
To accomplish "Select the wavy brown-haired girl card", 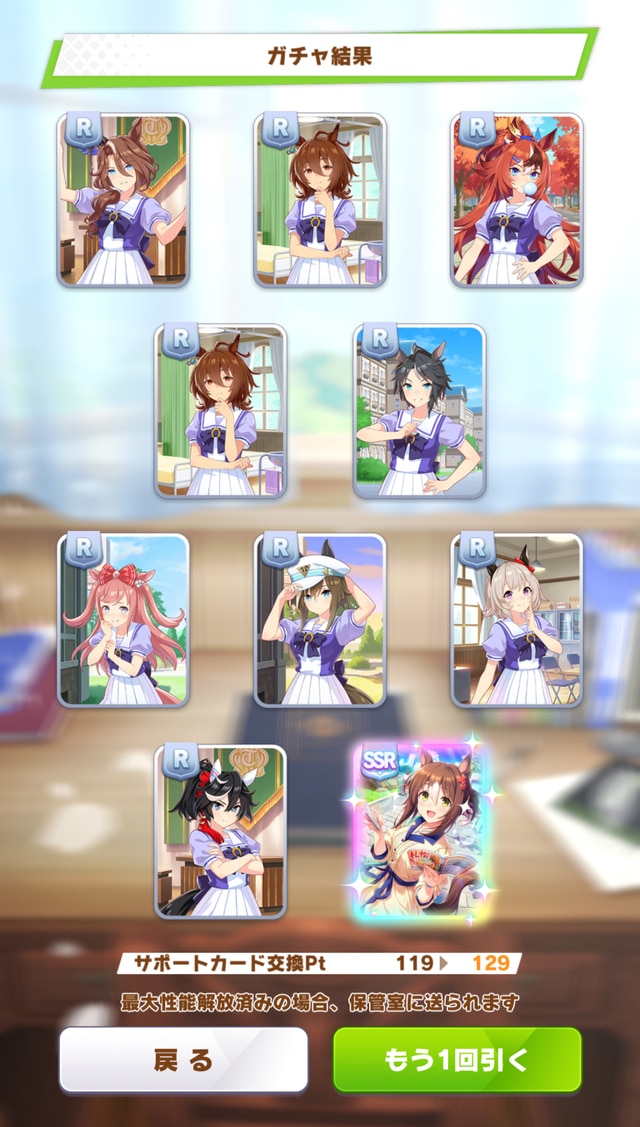I will (x=123, y=200).
